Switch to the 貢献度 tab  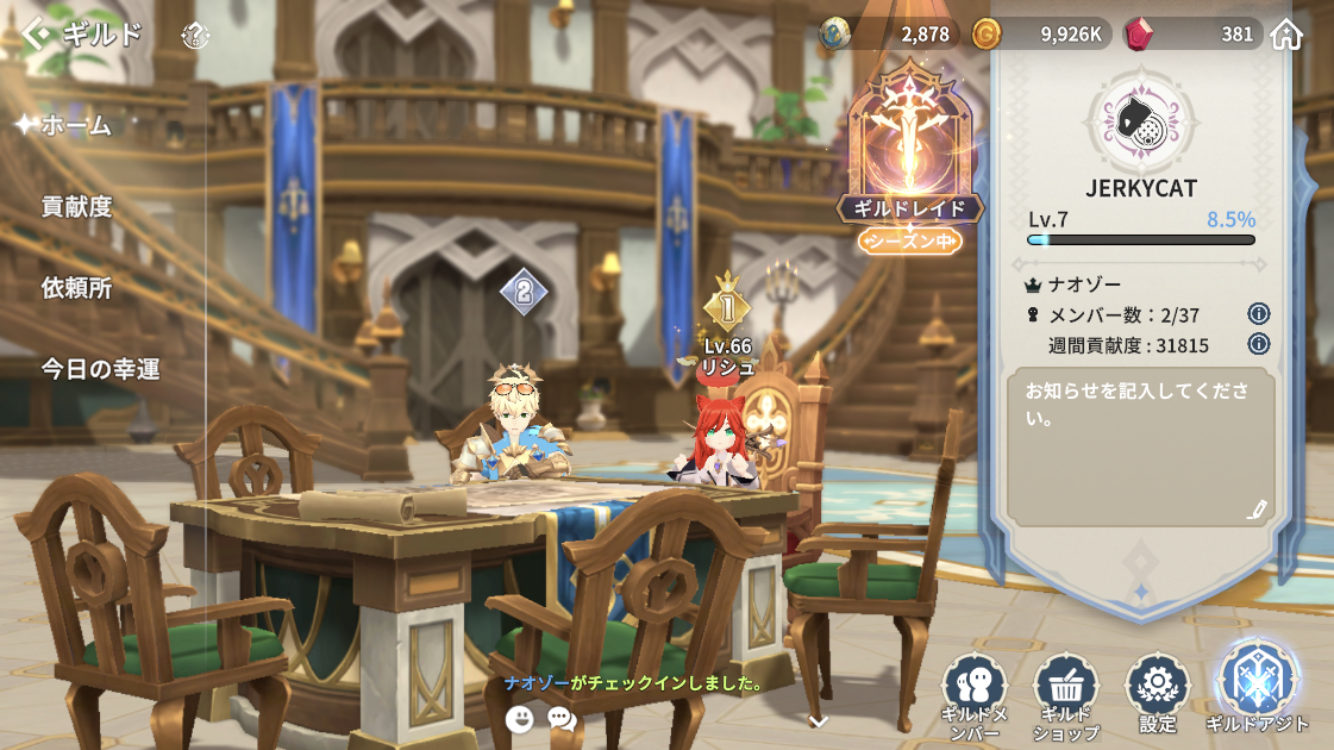pyautogui.click(x=76, y=207)
